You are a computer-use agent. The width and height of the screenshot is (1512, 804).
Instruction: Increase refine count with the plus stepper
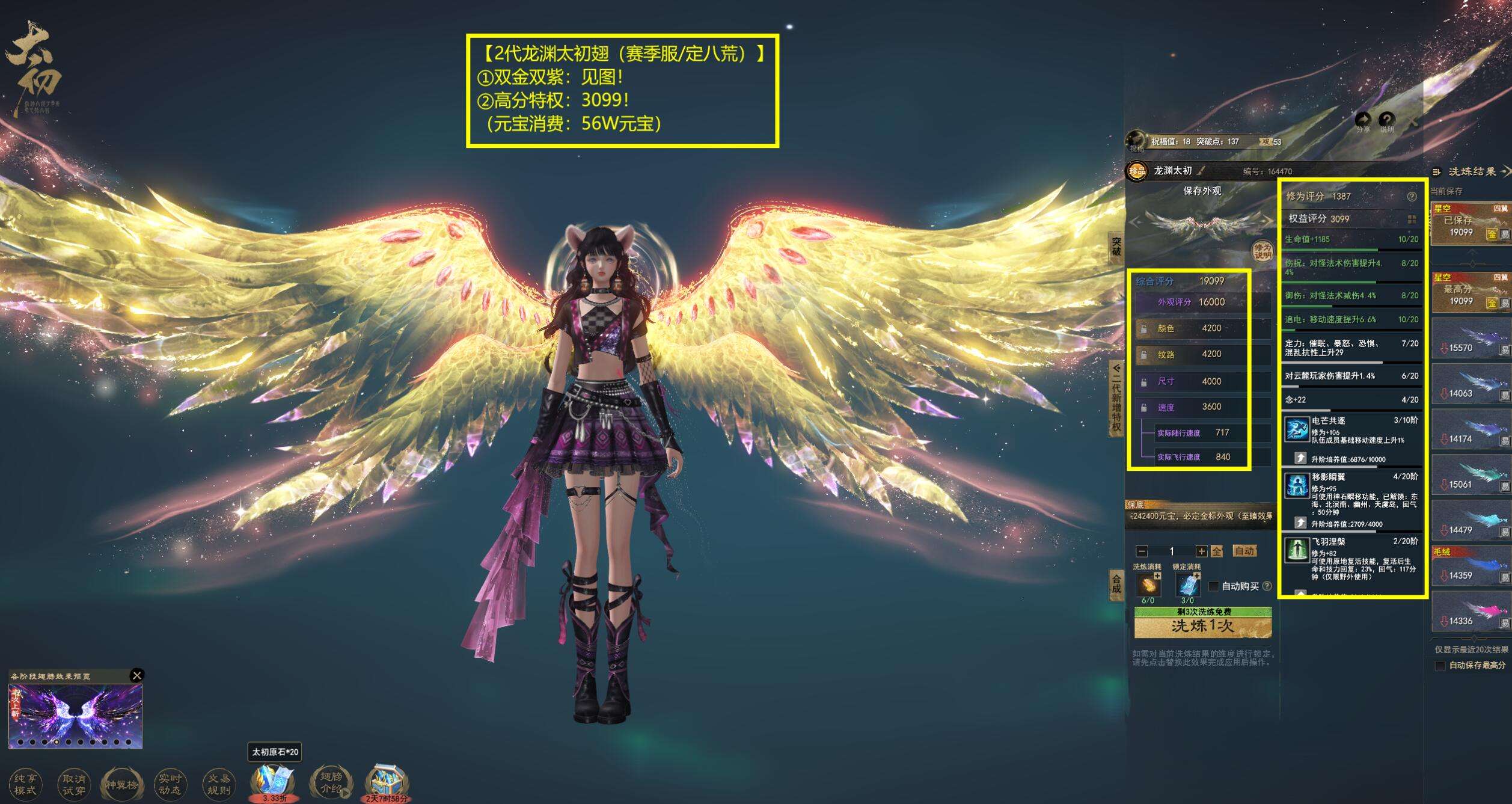click(1201, 551)
